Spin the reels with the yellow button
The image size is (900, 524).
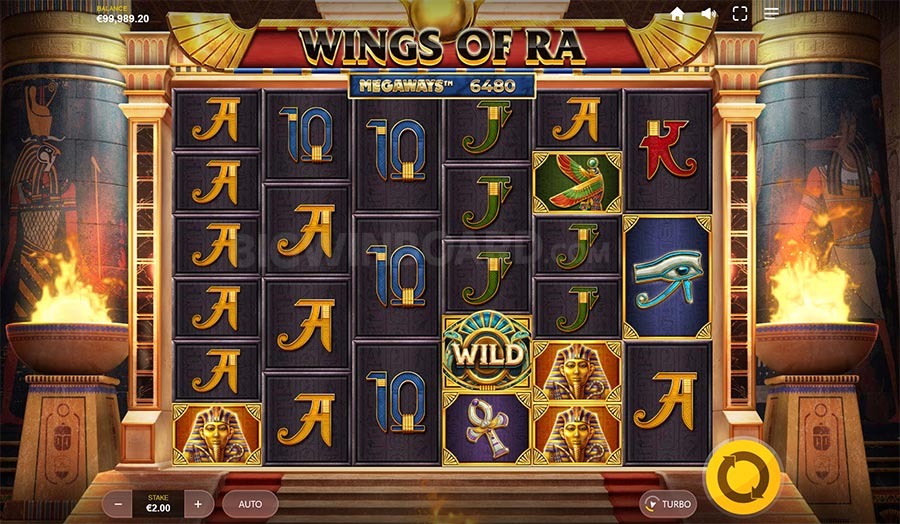click(x=742, y=474)
